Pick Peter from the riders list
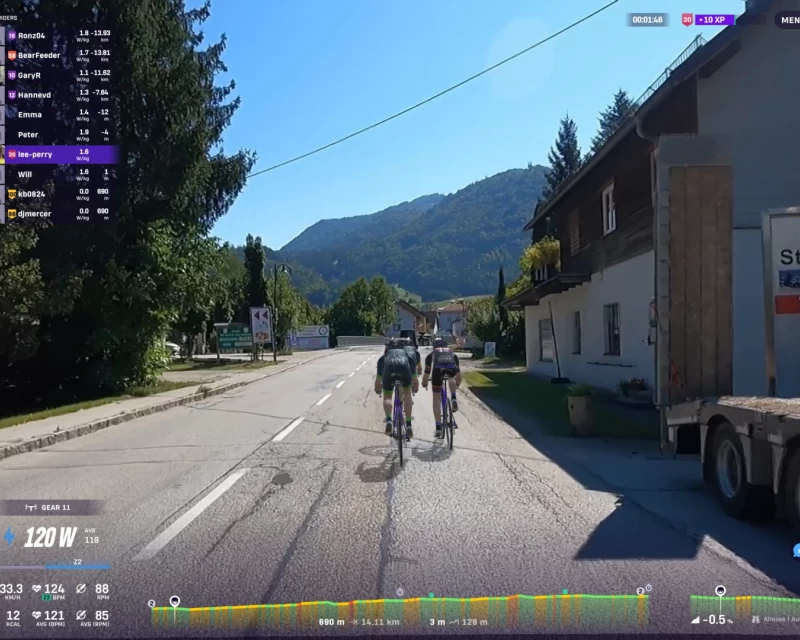This screenshot has height=640, width=800. [60, 134]
